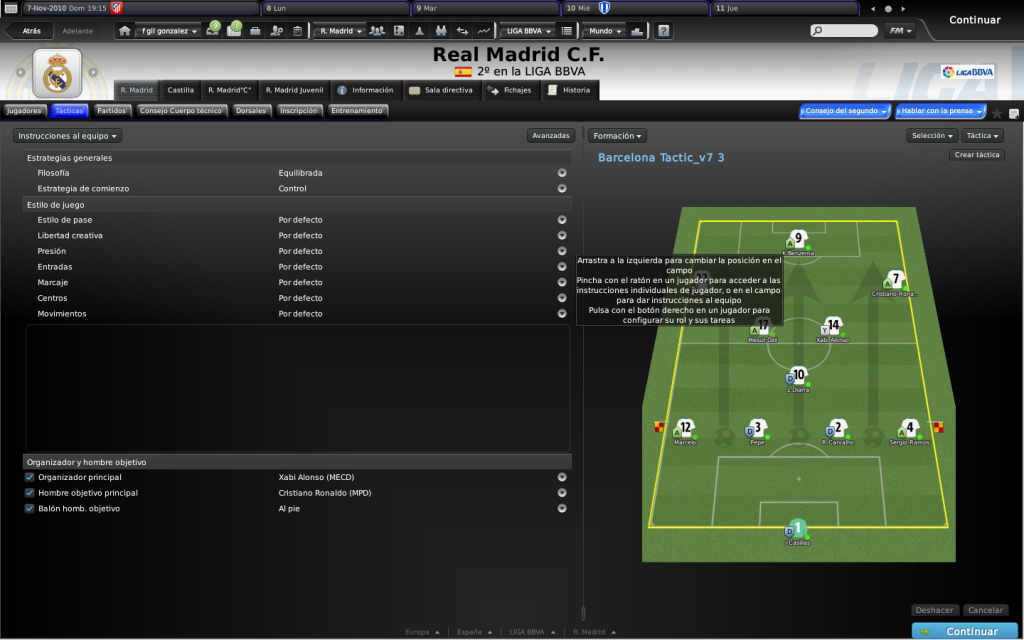Go back with the Atrás button

(31, 31)
